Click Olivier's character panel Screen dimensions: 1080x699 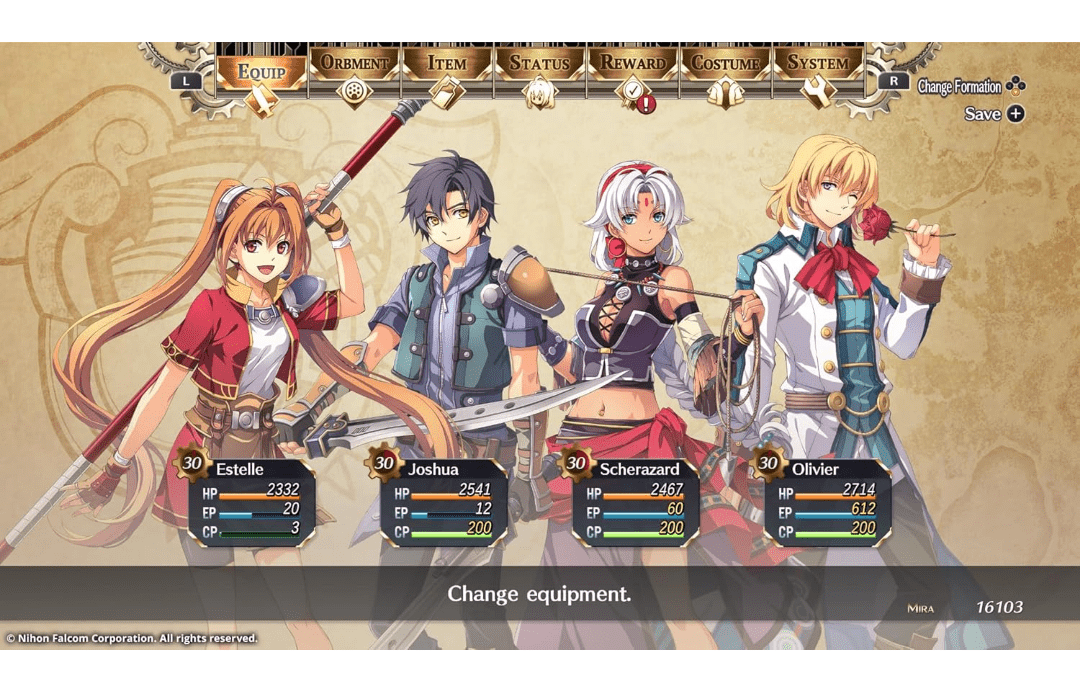(828, 501)
